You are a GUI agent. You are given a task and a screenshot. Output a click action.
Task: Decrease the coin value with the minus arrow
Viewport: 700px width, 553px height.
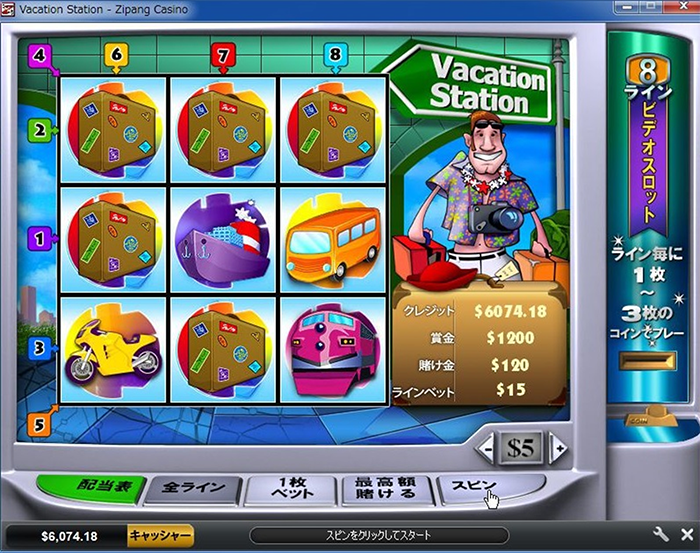486,449
